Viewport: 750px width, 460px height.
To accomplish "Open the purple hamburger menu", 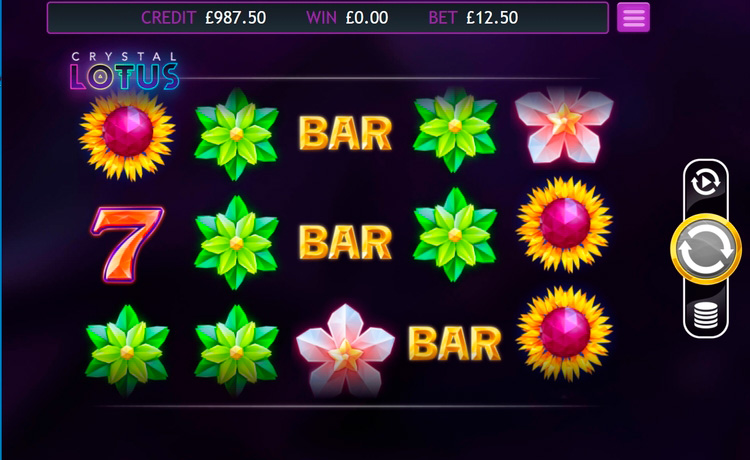I will (633, 17).
